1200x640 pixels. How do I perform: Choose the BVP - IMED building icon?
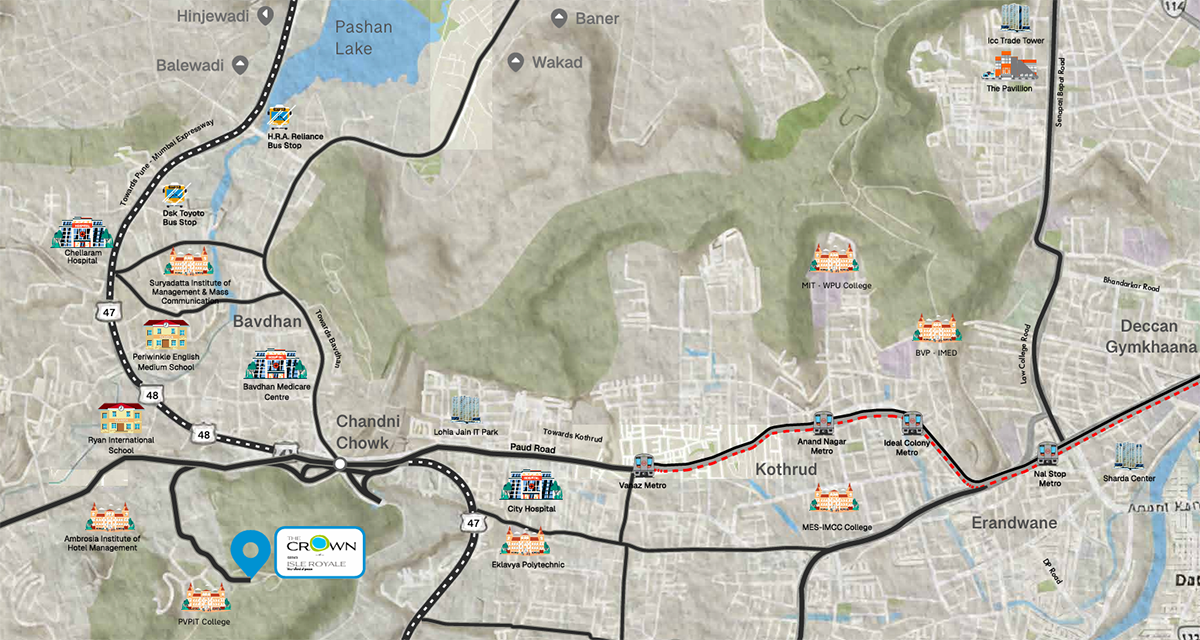click(x=935, y=328)
